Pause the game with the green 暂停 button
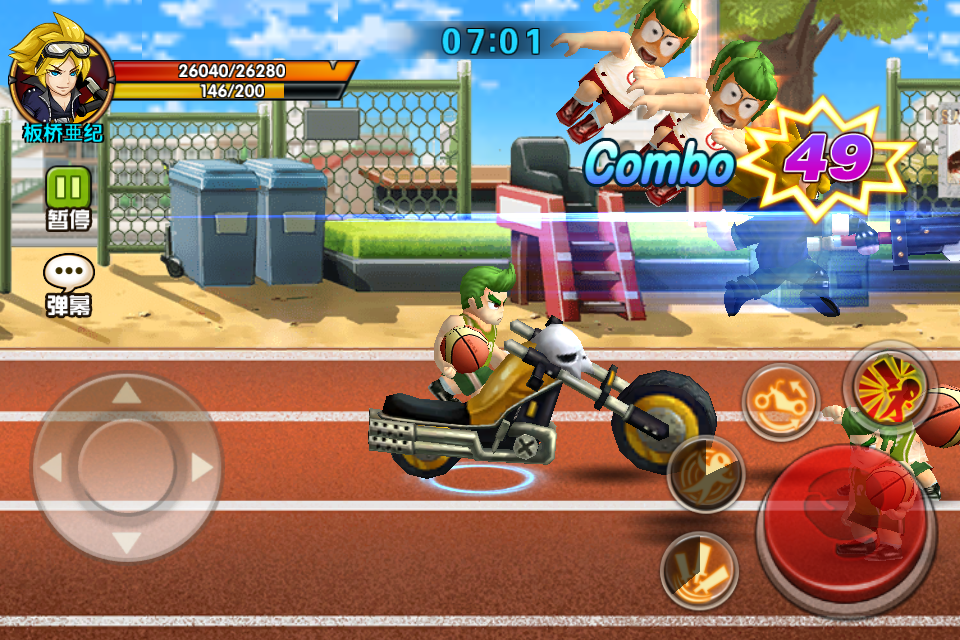The width and height of the screenshot is (960, 640). (68, 187)
